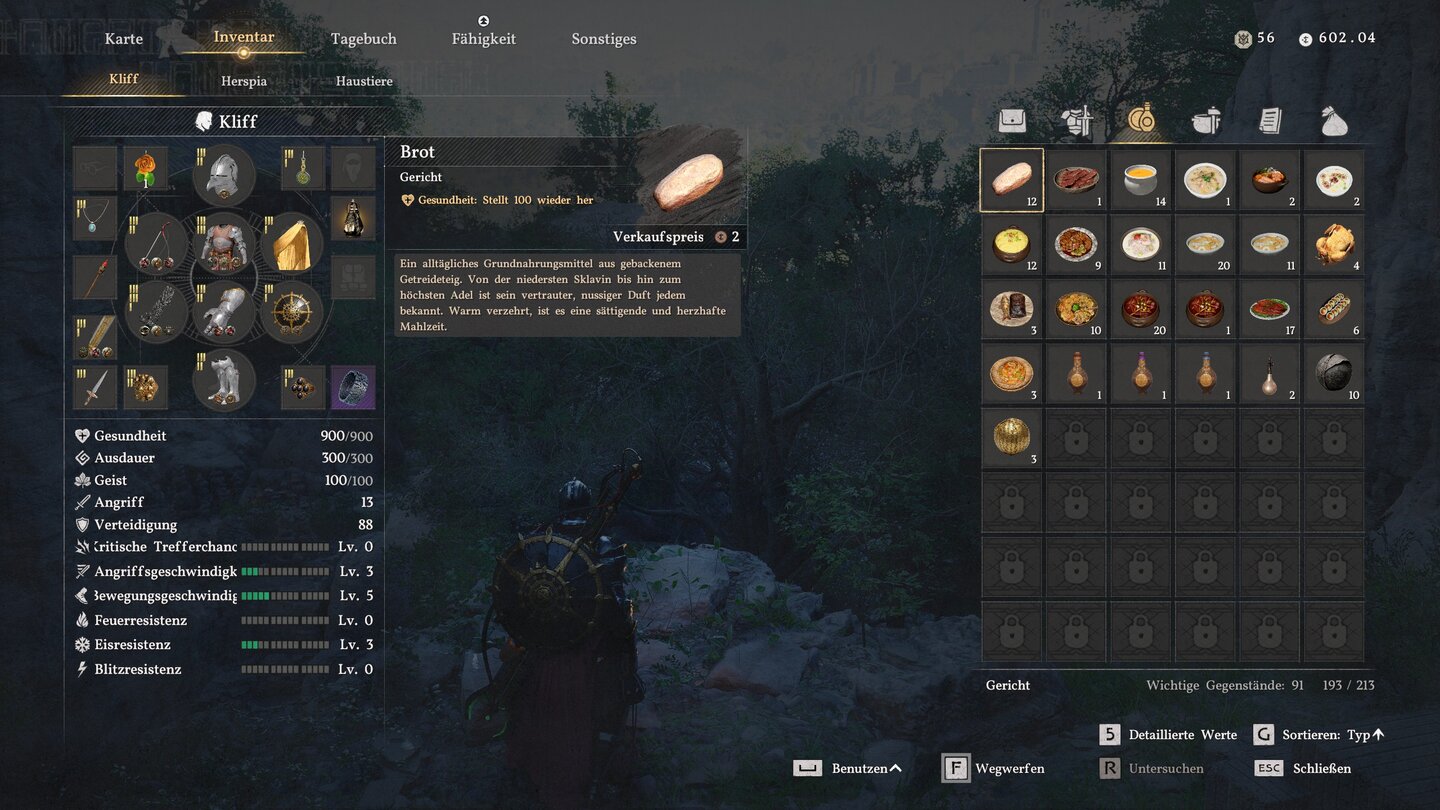Select the sushi roll dish slot
The image size is (1440, 810).
click(x=1334, y=310)
